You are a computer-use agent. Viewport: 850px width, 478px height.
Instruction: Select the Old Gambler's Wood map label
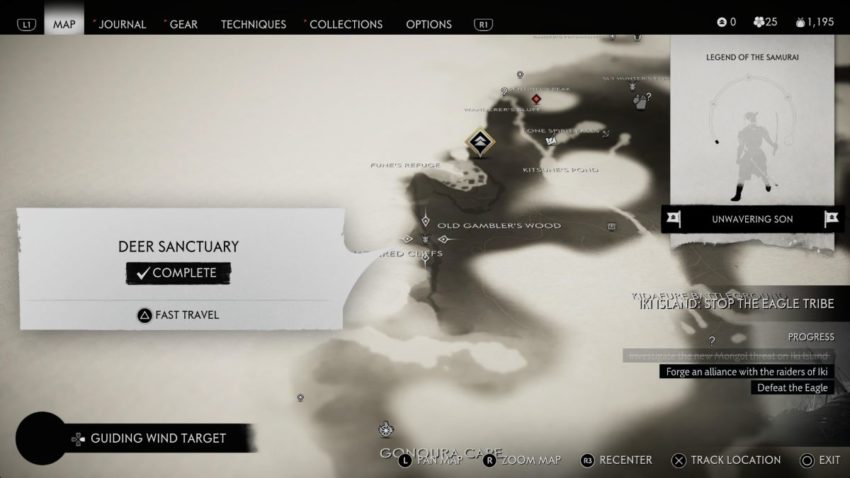499,225
